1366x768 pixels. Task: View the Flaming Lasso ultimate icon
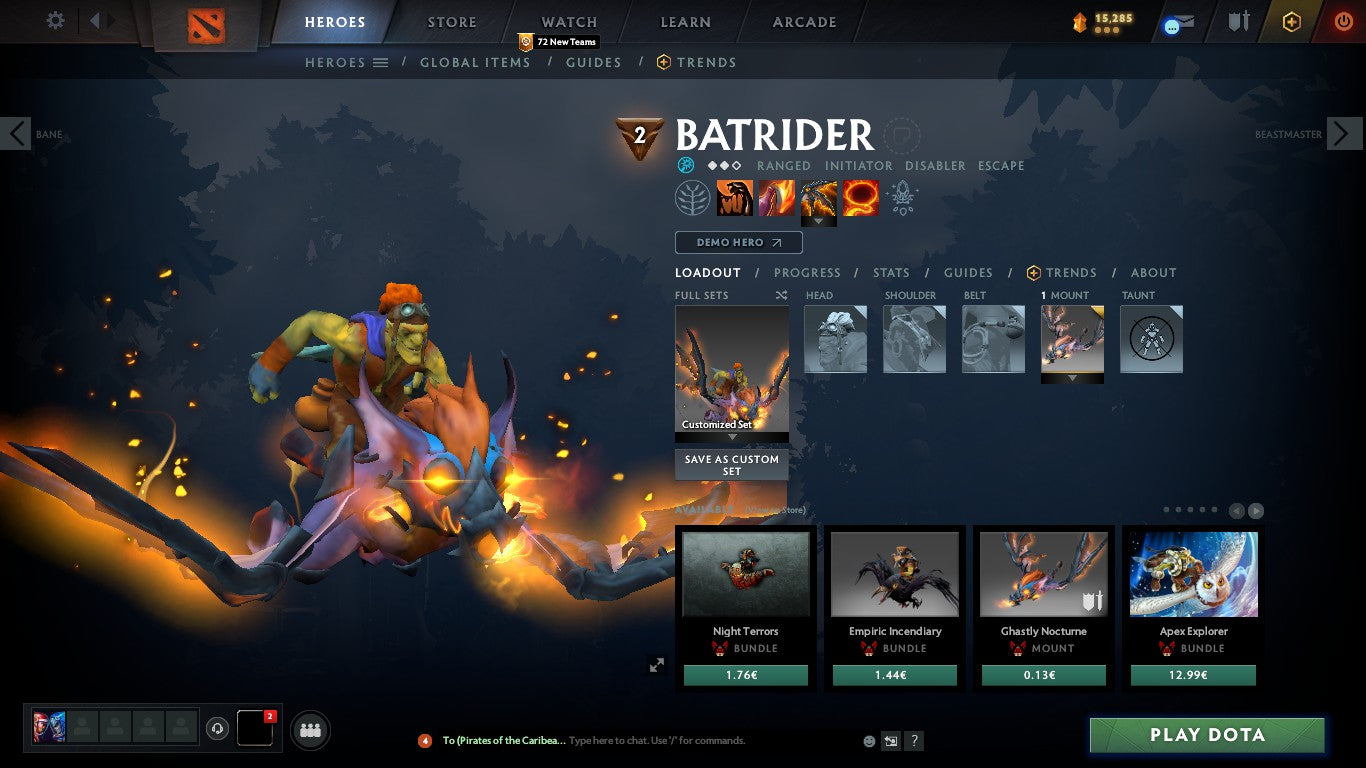coord(861,197)
